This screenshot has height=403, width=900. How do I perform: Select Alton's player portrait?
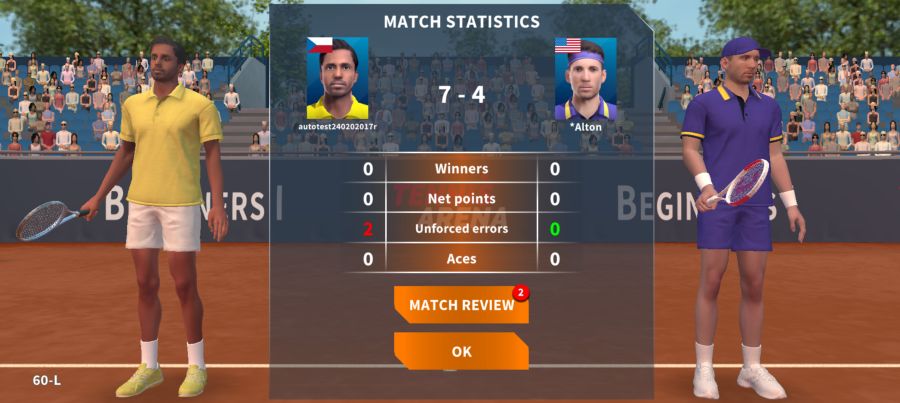click(x=585, y=79)
